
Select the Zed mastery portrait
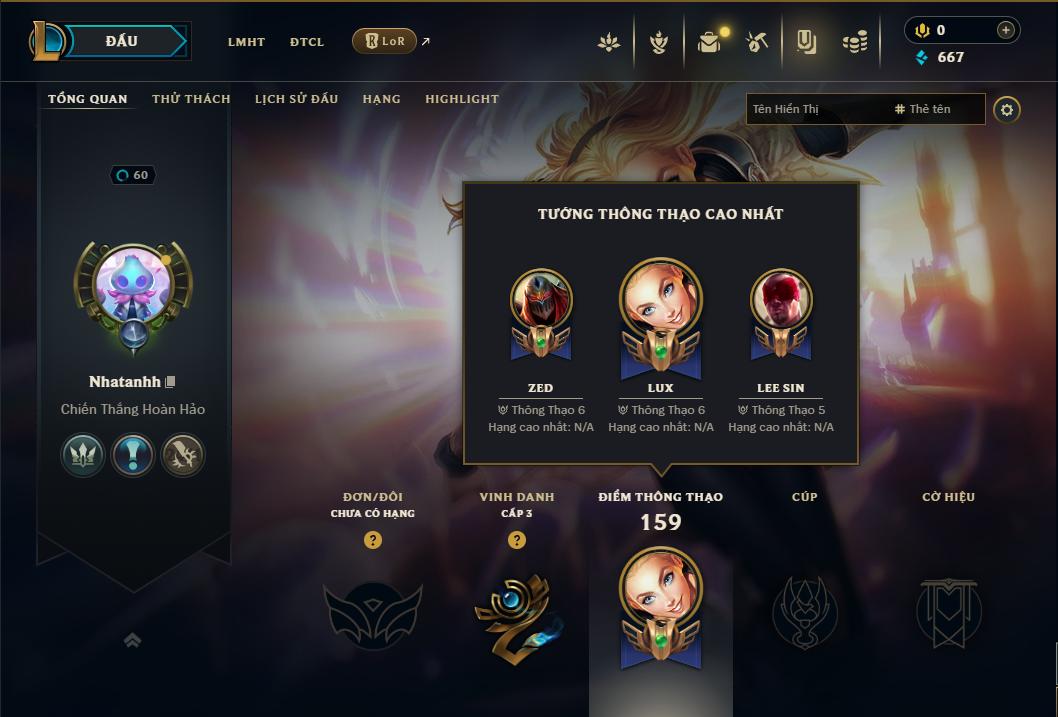pos(540,300)
